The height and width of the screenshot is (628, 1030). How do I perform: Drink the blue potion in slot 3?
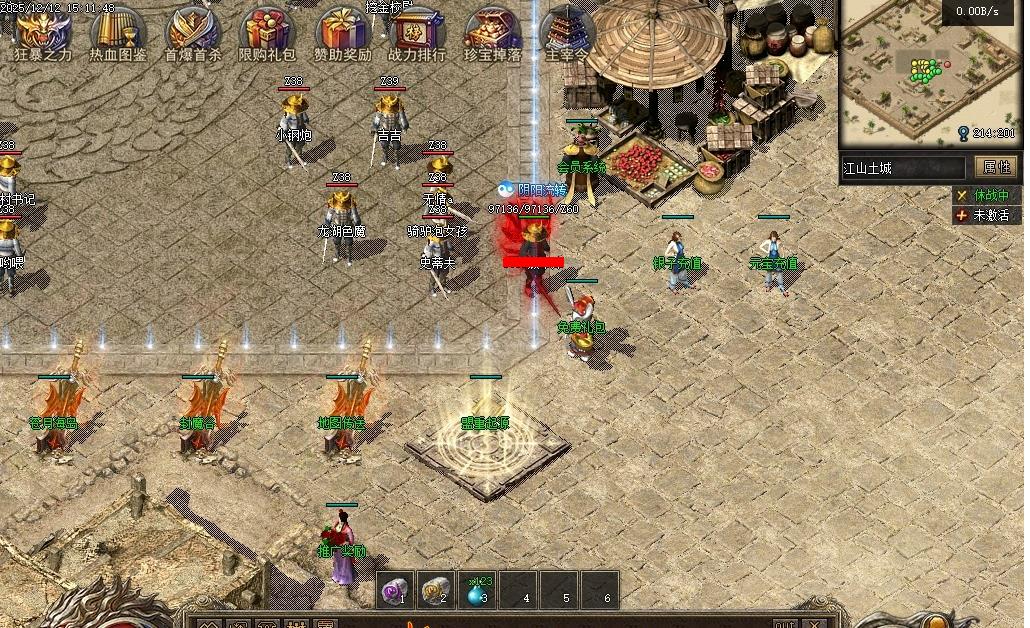point(477,590)
